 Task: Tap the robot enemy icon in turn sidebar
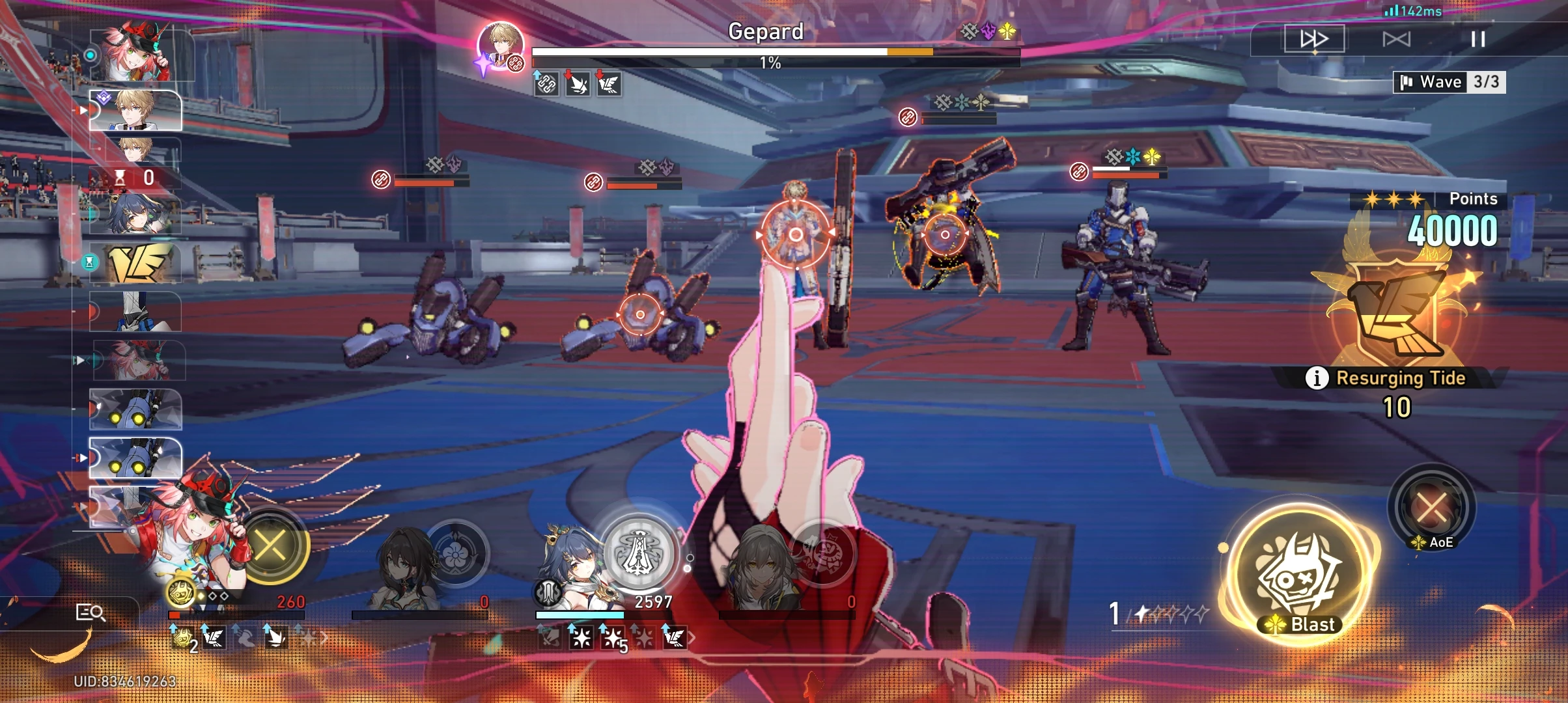click(x=137, y=410)
